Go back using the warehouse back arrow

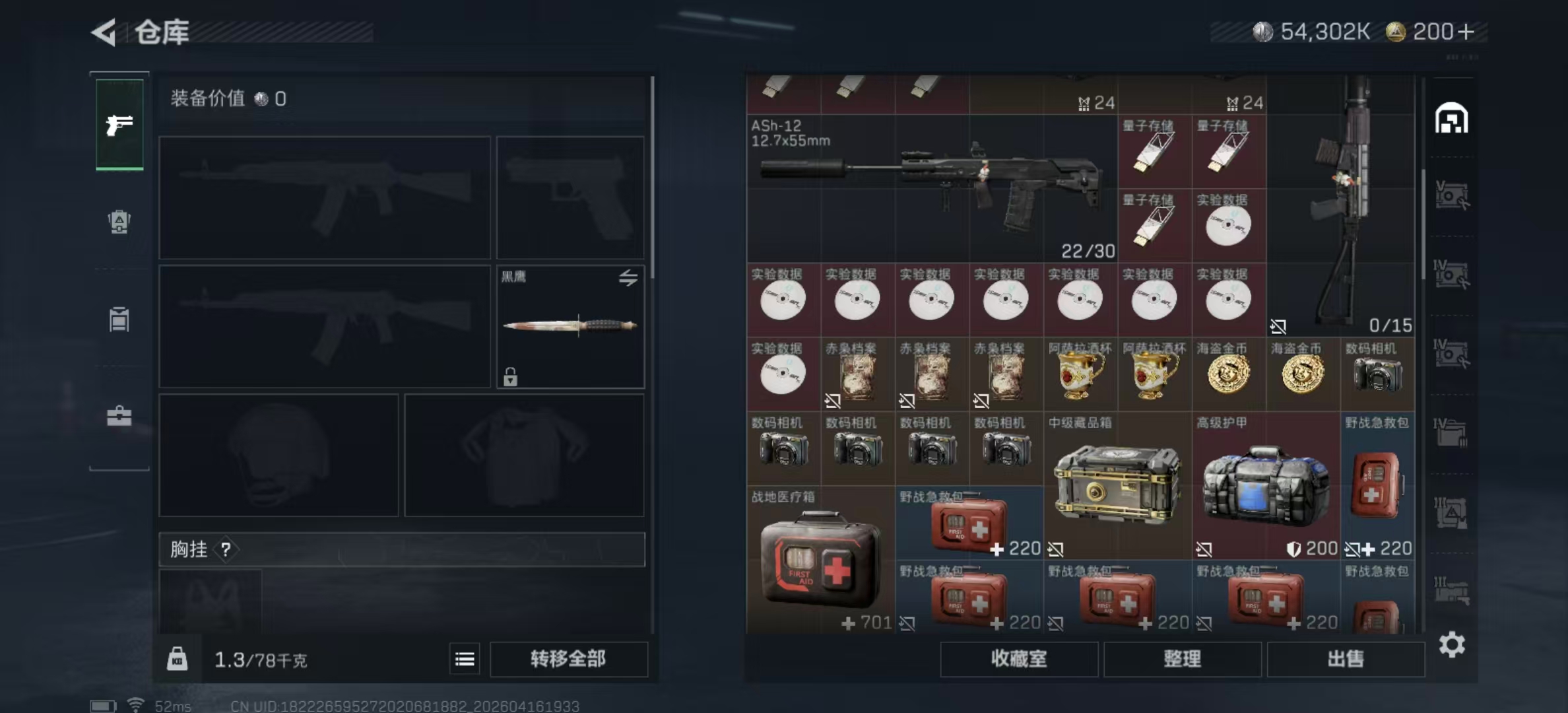coord(104,32)
